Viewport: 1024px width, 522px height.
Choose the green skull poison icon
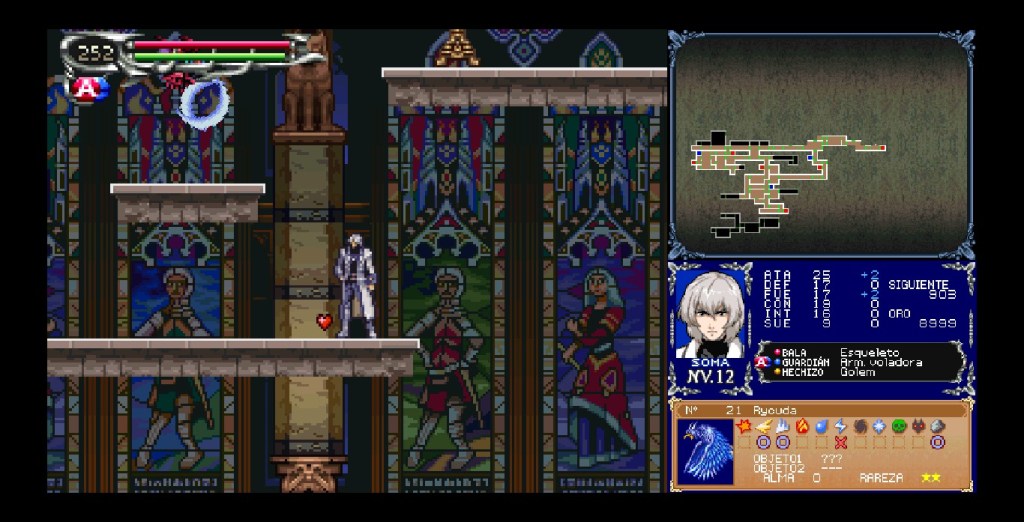pos(898,426)
